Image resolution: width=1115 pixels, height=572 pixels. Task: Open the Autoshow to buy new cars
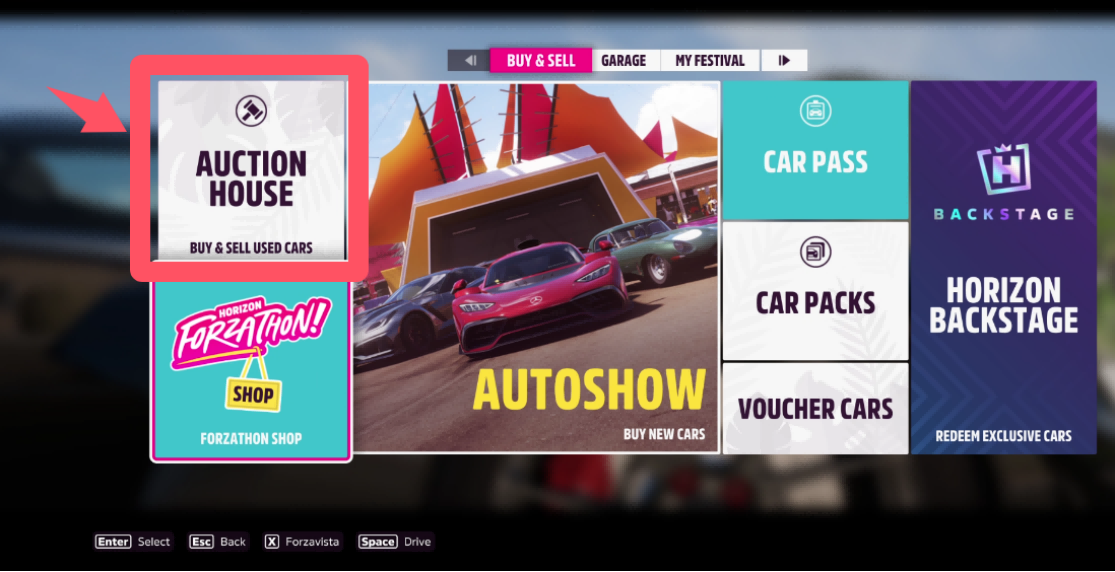tap(543, 267)
